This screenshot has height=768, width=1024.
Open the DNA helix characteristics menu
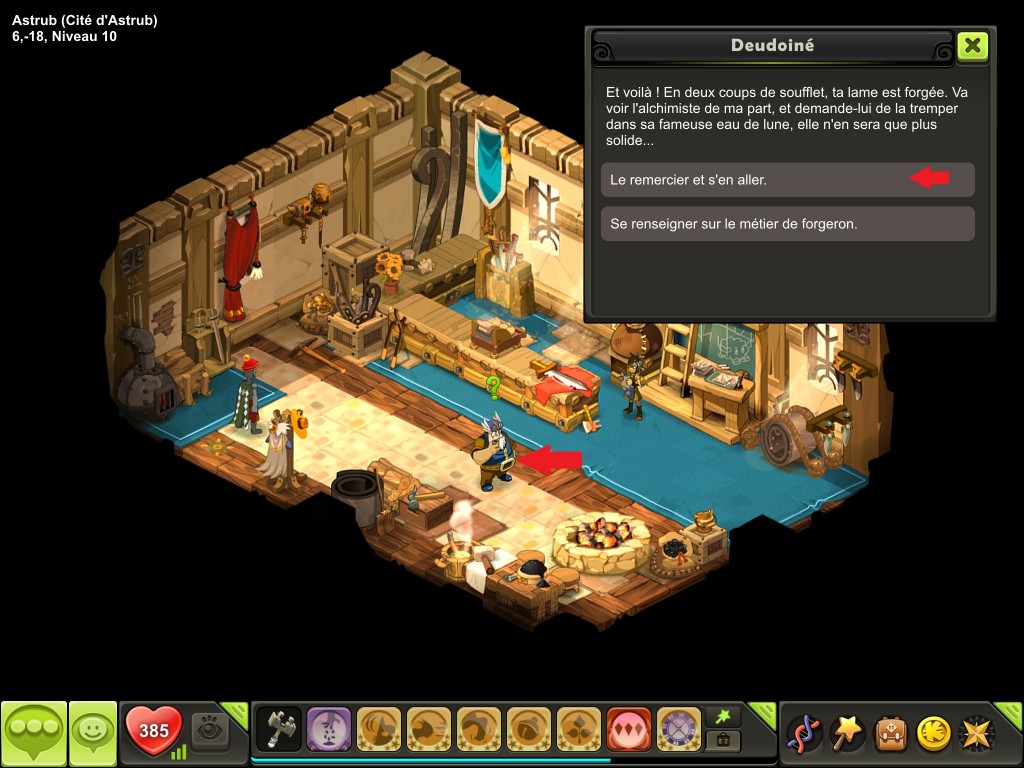pyautogui.click(x=805, y=733)
